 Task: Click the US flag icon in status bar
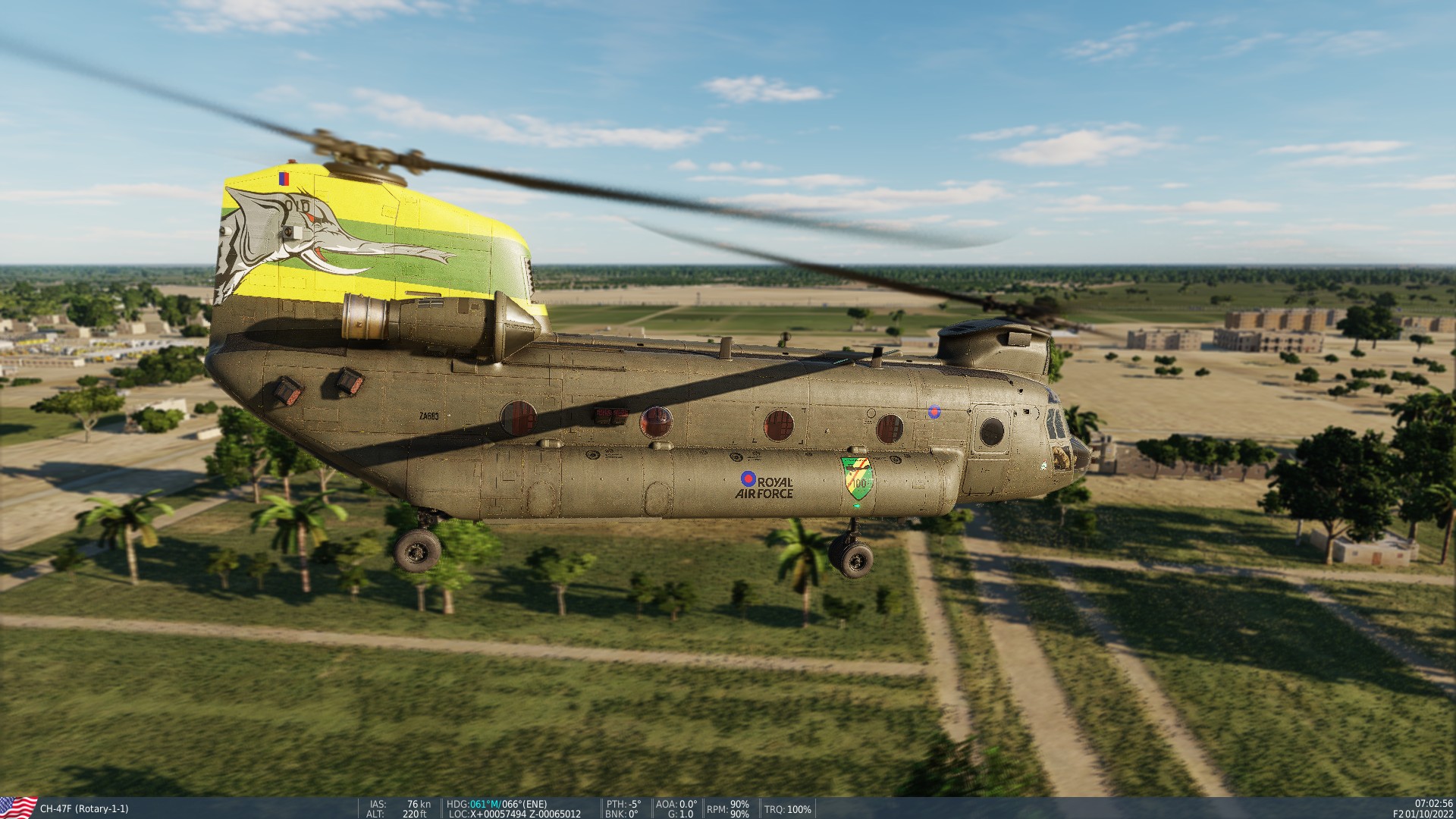pos(17,807)
